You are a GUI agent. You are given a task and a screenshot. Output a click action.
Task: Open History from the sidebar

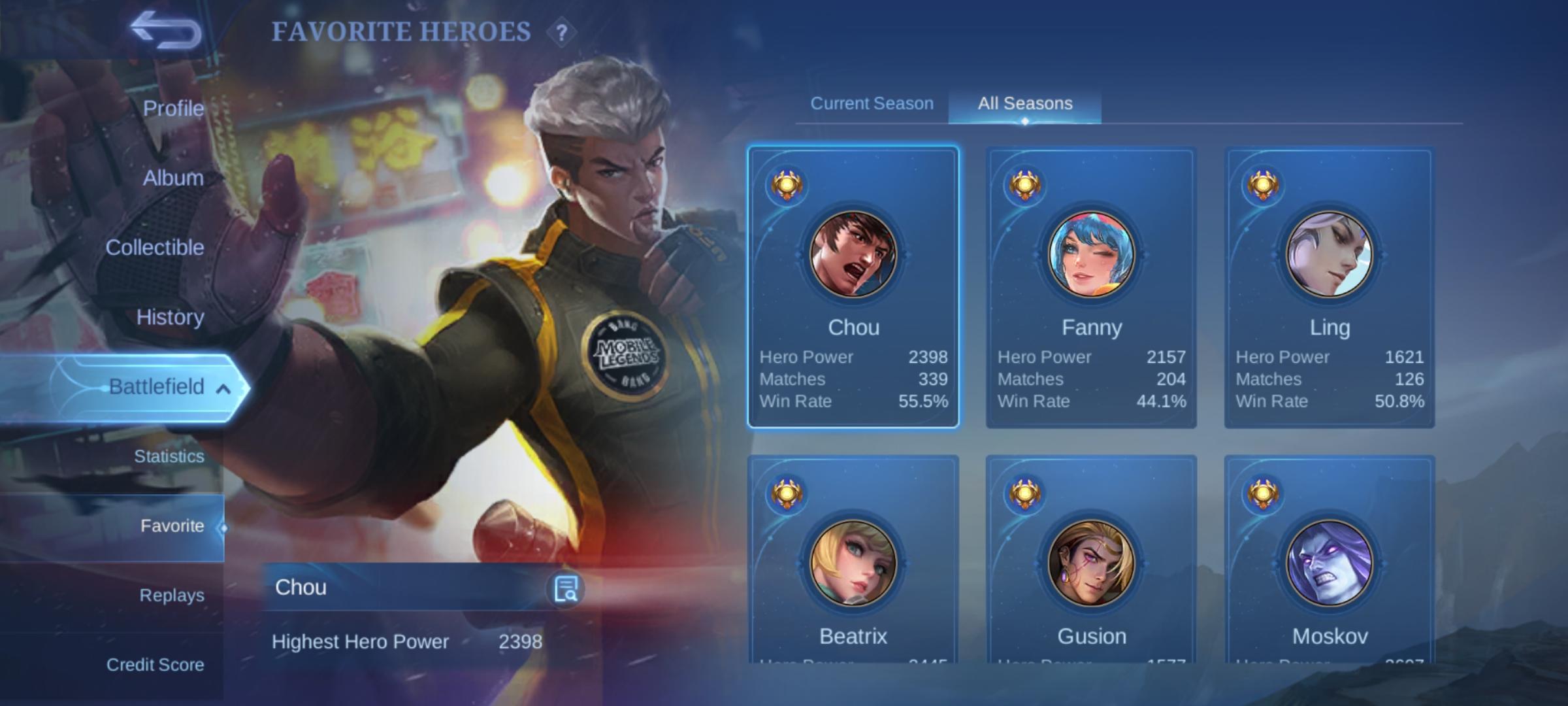pyautogui.click(x=171, y=318)
